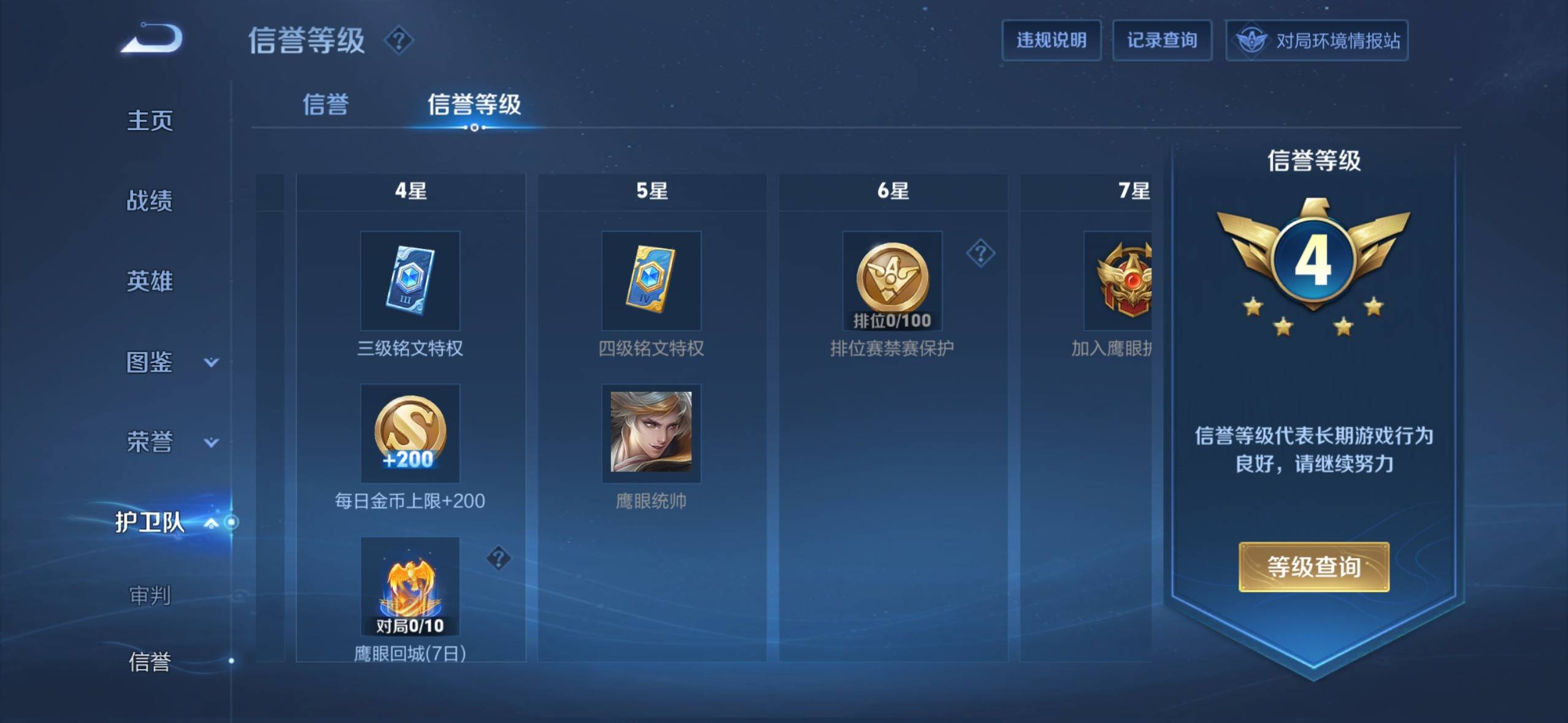Expand the 荣誉 sidebar section

tap(150, 443)
